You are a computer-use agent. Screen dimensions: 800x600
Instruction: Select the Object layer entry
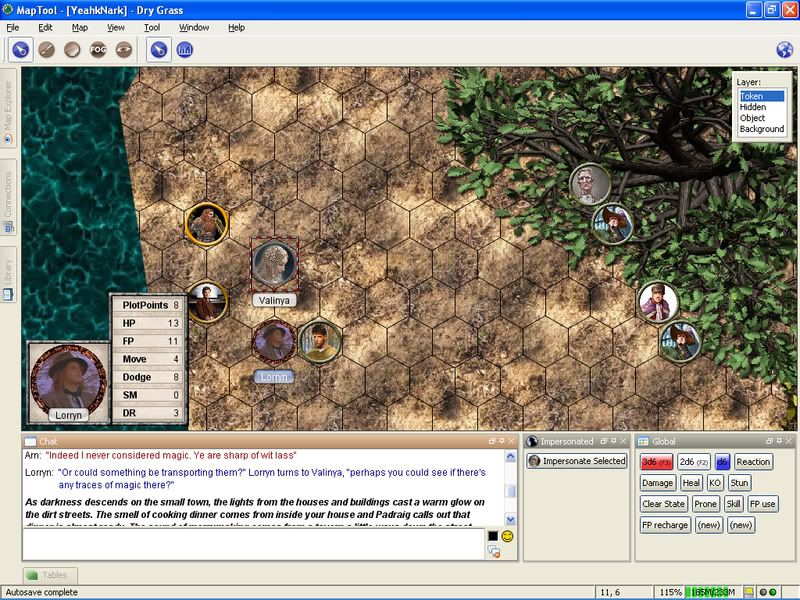click(752, 118)
